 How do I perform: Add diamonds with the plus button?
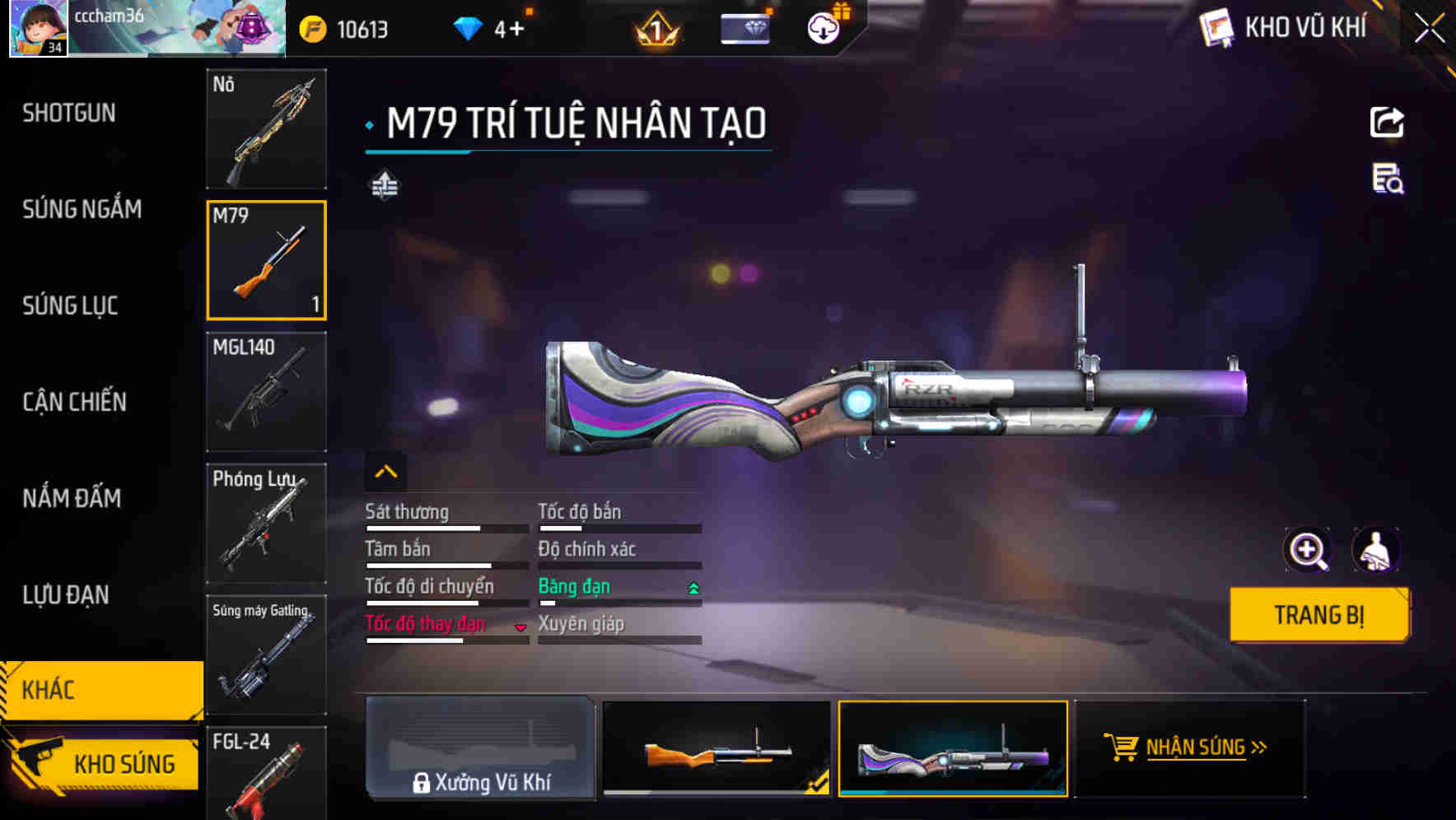point(516,30)
